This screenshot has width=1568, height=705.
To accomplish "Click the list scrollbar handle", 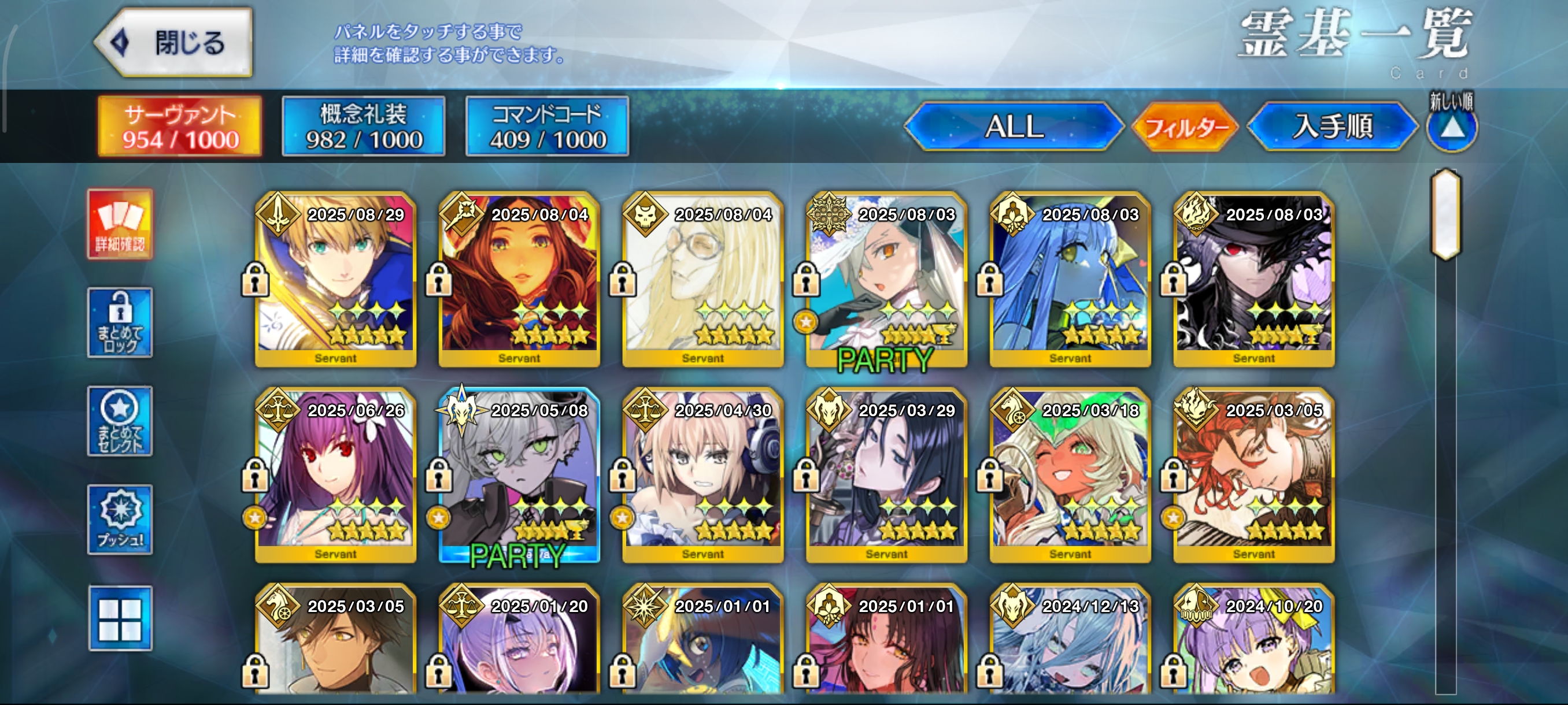I will (1445, 214).
